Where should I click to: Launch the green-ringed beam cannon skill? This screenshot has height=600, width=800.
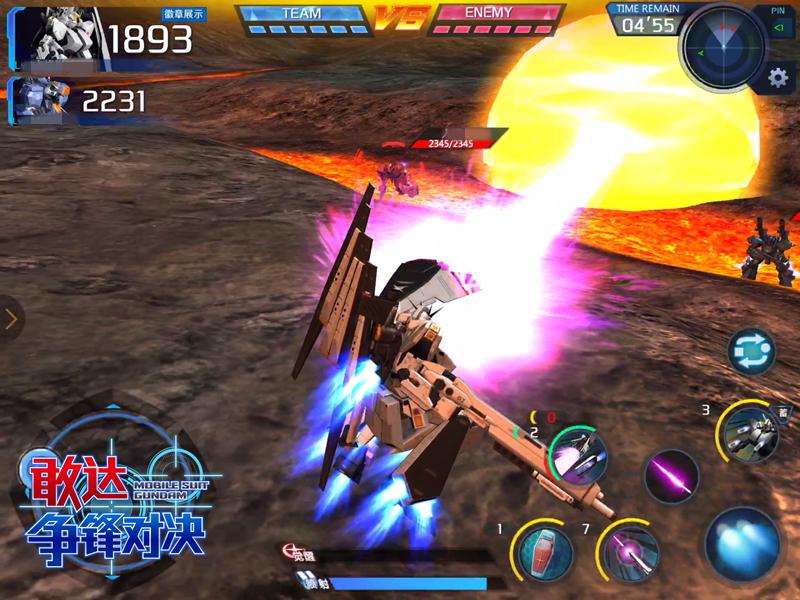[578, 455]
